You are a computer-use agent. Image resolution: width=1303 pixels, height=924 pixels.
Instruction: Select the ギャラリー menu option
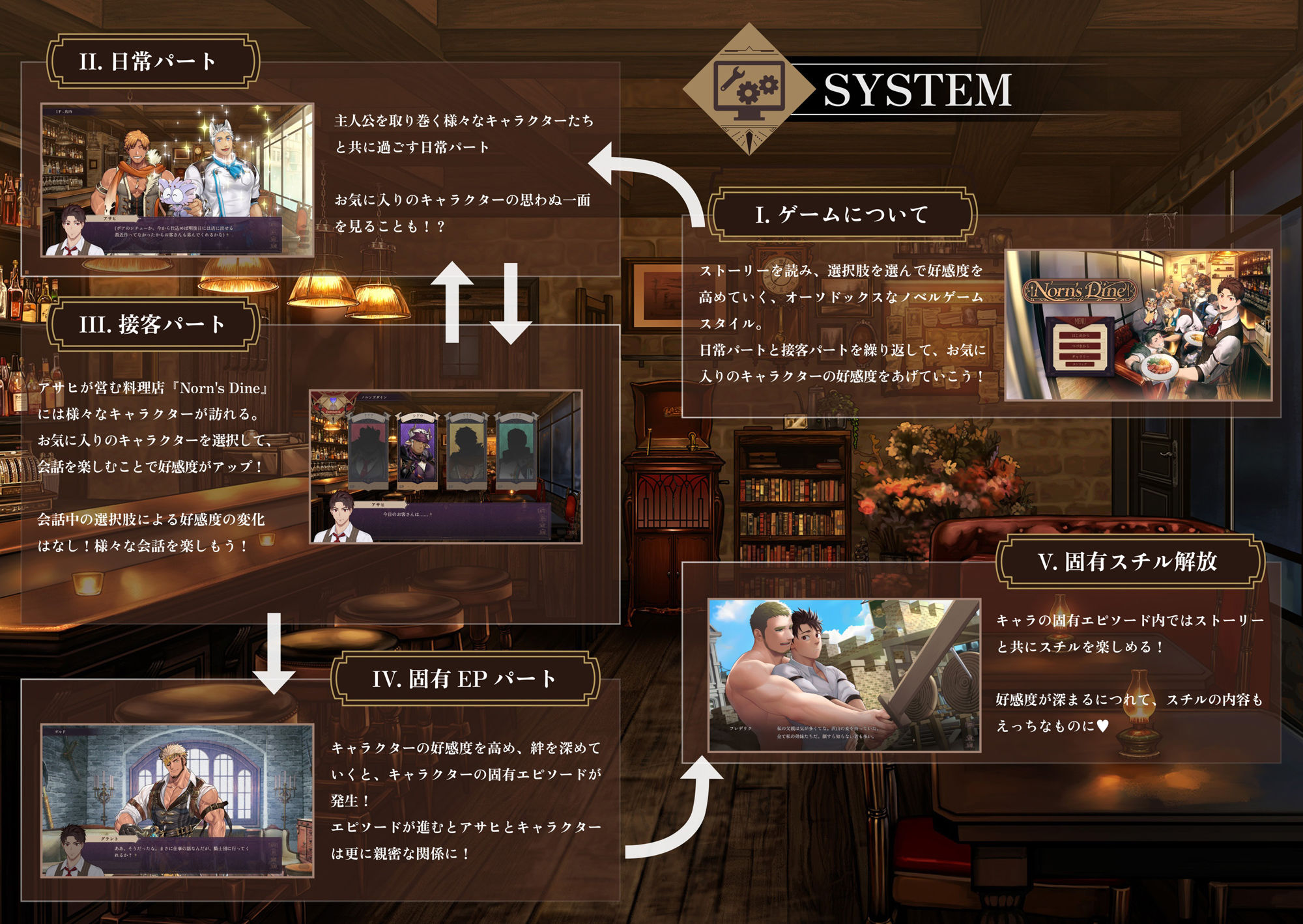click(x=1080, y=357)
